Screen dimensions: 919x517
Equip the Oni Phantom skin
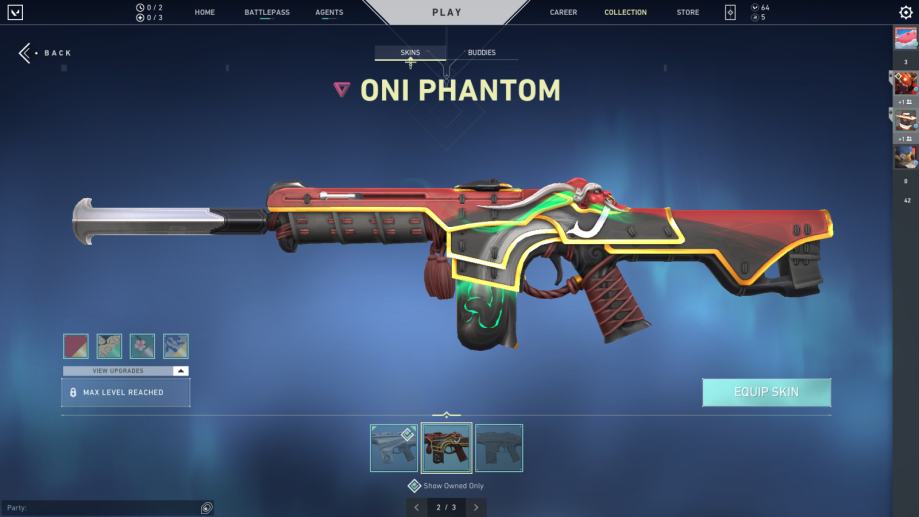tap(766, 392)
